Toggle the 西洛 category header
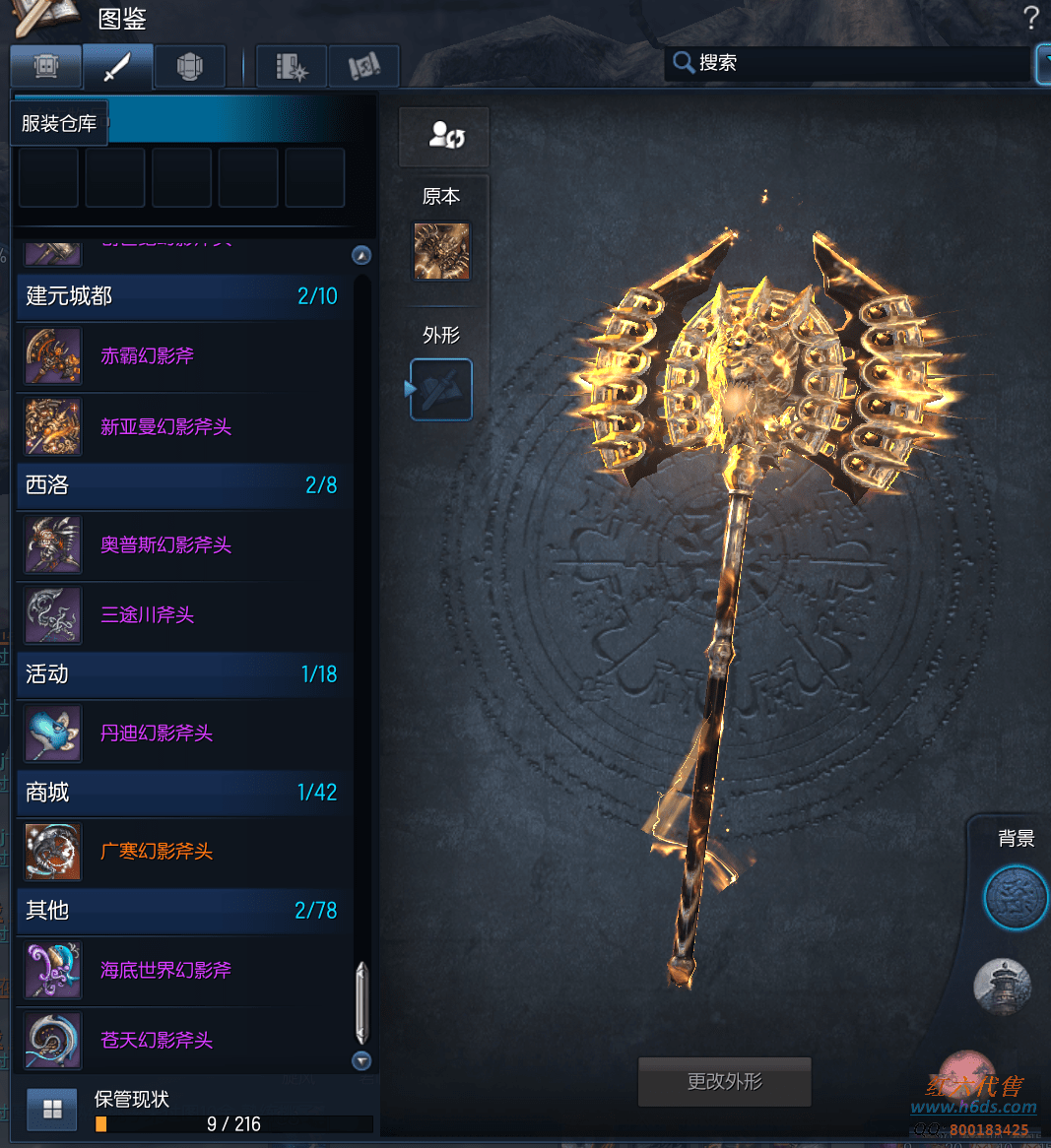The width and height of the screenshot is (1051, 1148). click(x=182, y=485)
